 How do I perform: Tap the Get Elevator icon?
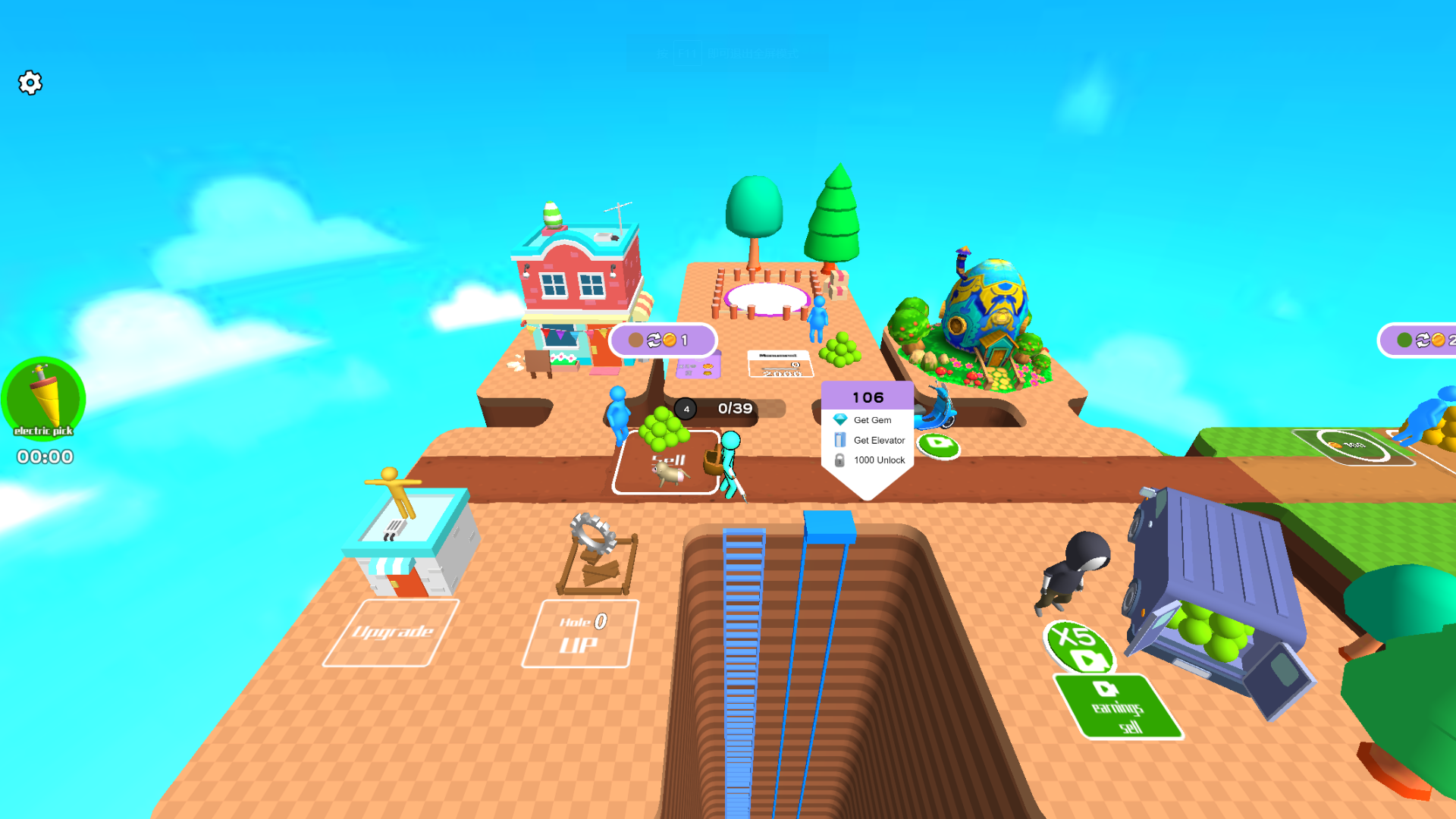coord(839,439)
